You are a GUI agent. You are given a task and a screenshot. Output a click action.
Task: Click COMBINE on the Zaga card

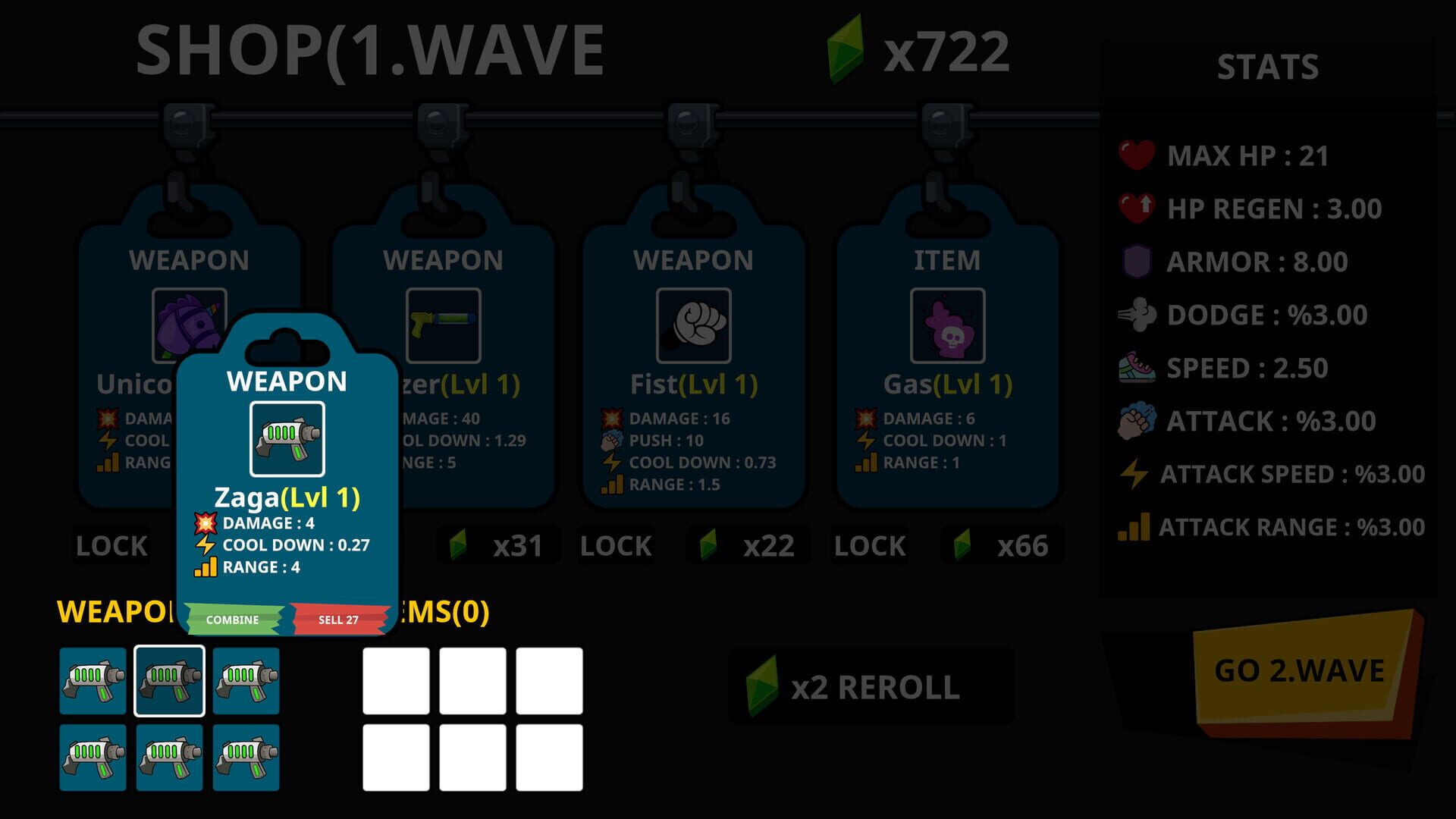click(232, 619)
